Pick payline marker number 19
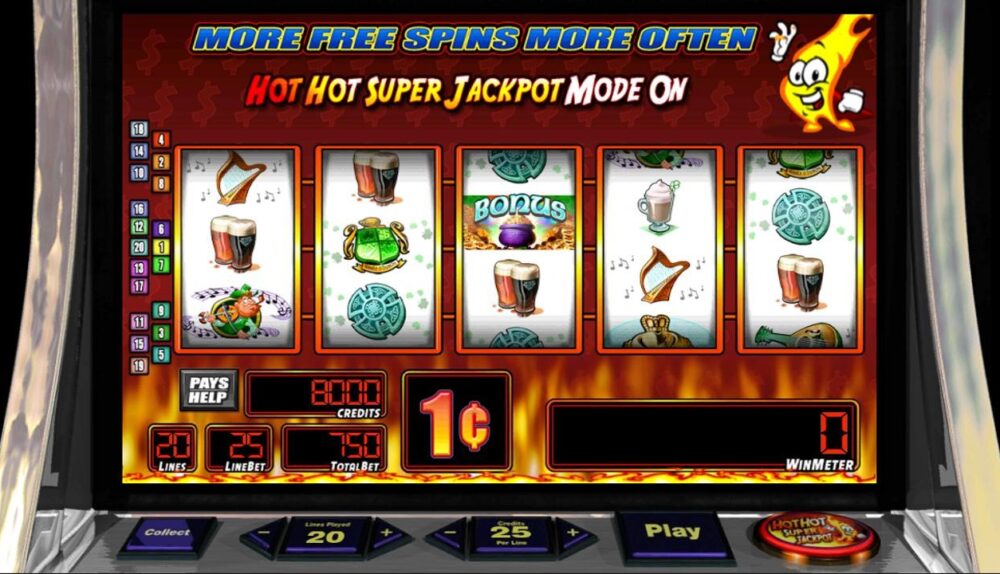This screenshot has width=1000, height=574. click(x=139, y=365)
